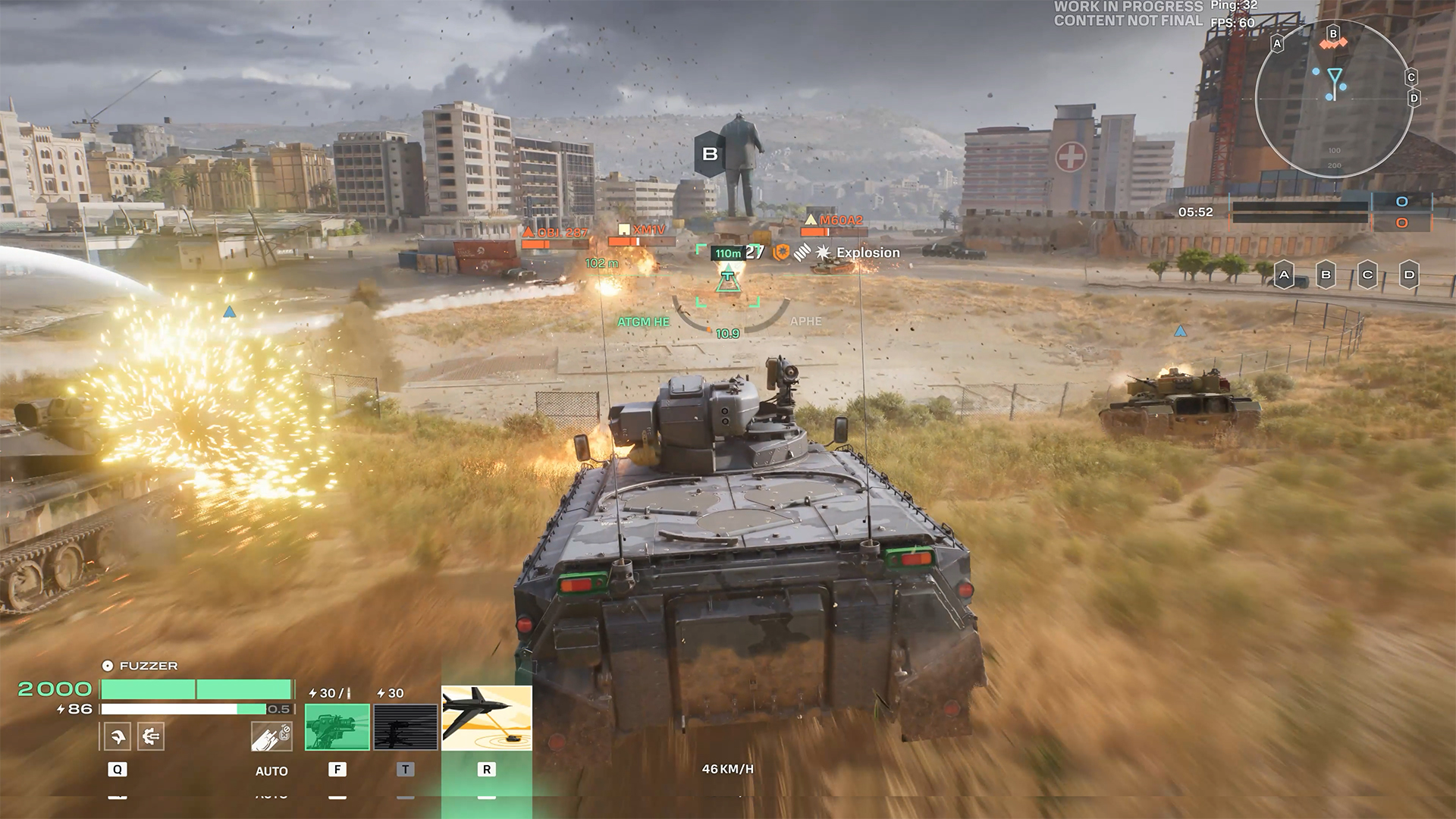
Task: Click the blue team score bar
Action: click(1302, 203)
